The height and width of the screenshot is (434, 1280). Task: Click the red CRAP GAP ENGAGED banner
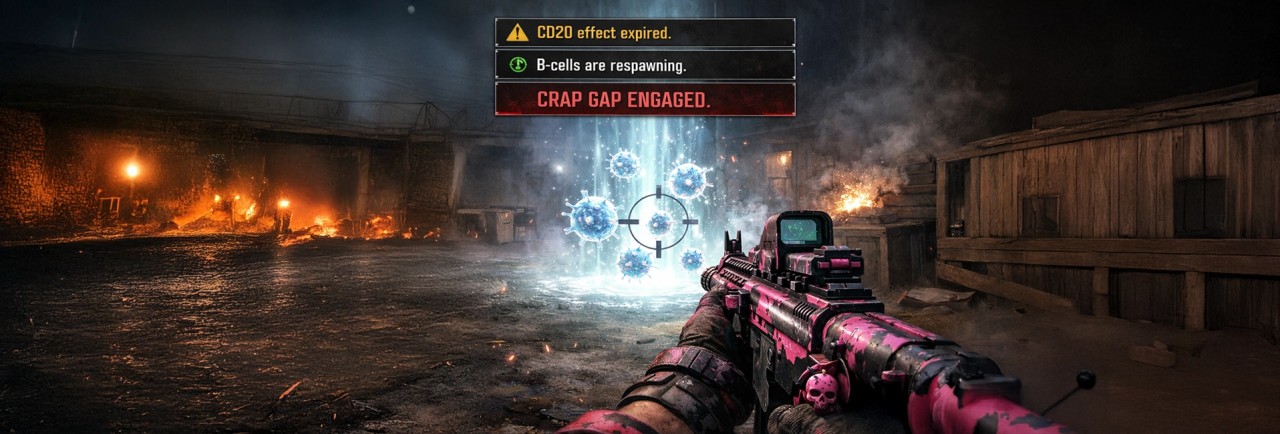(645, 99)
